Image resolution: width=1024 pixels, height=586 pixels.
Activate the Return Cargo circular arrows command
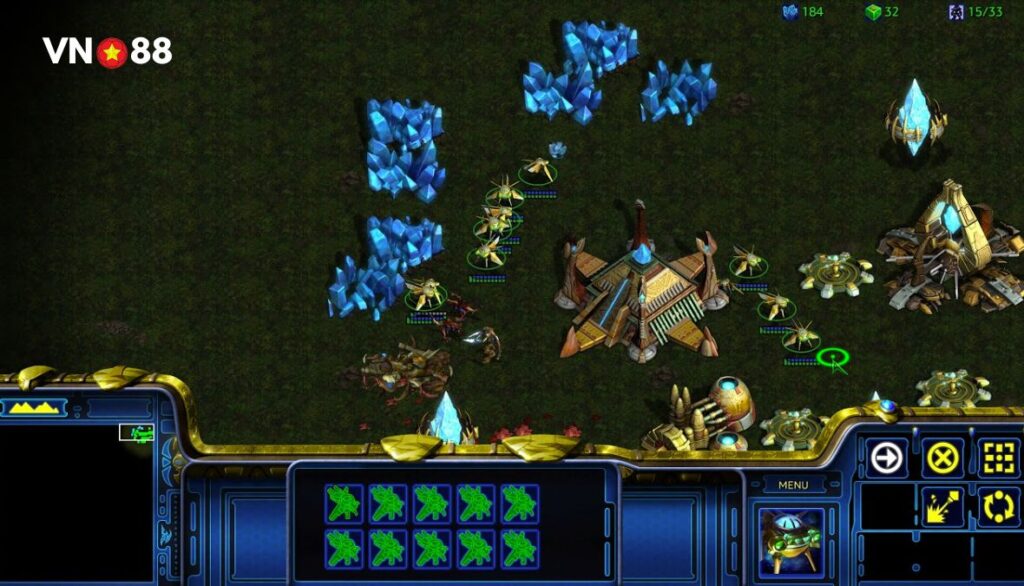(997, 507)
